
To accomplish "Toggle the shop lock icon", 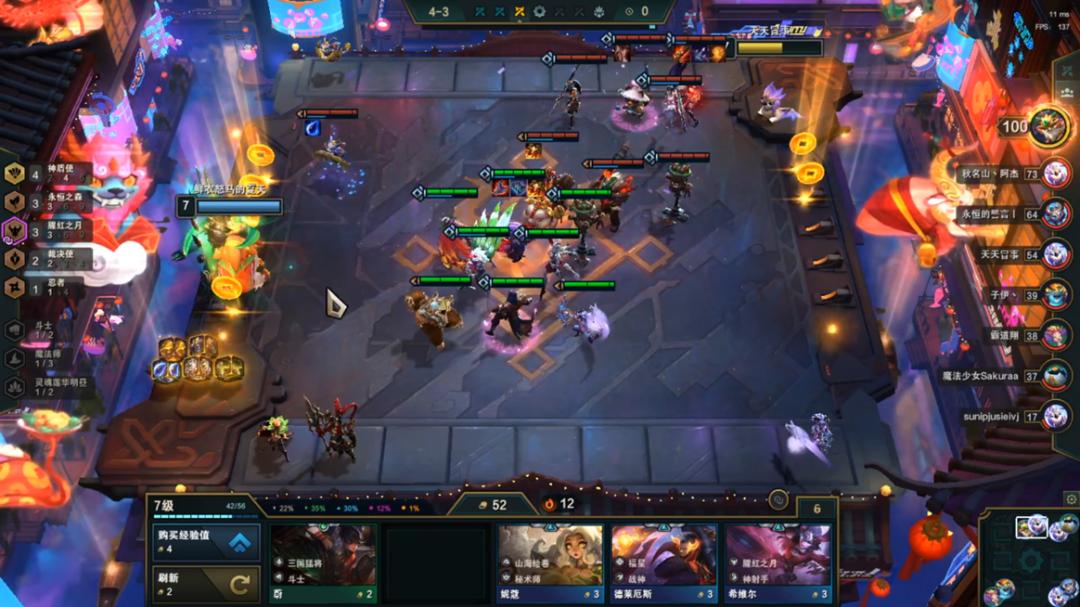I will click(x=779, y=500).
